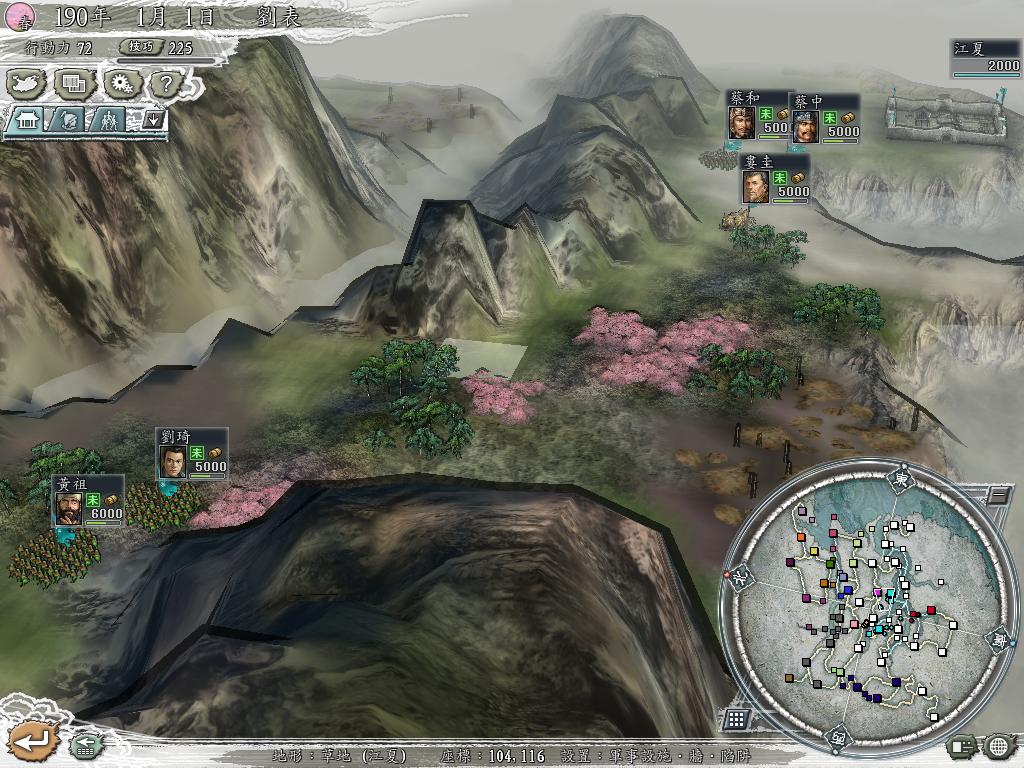Image resolution: width=1024 pixels, height=768 pixels.
Task: Click the green arrow keyboard button
Action: pyautogui.click(x=84, y=745)
